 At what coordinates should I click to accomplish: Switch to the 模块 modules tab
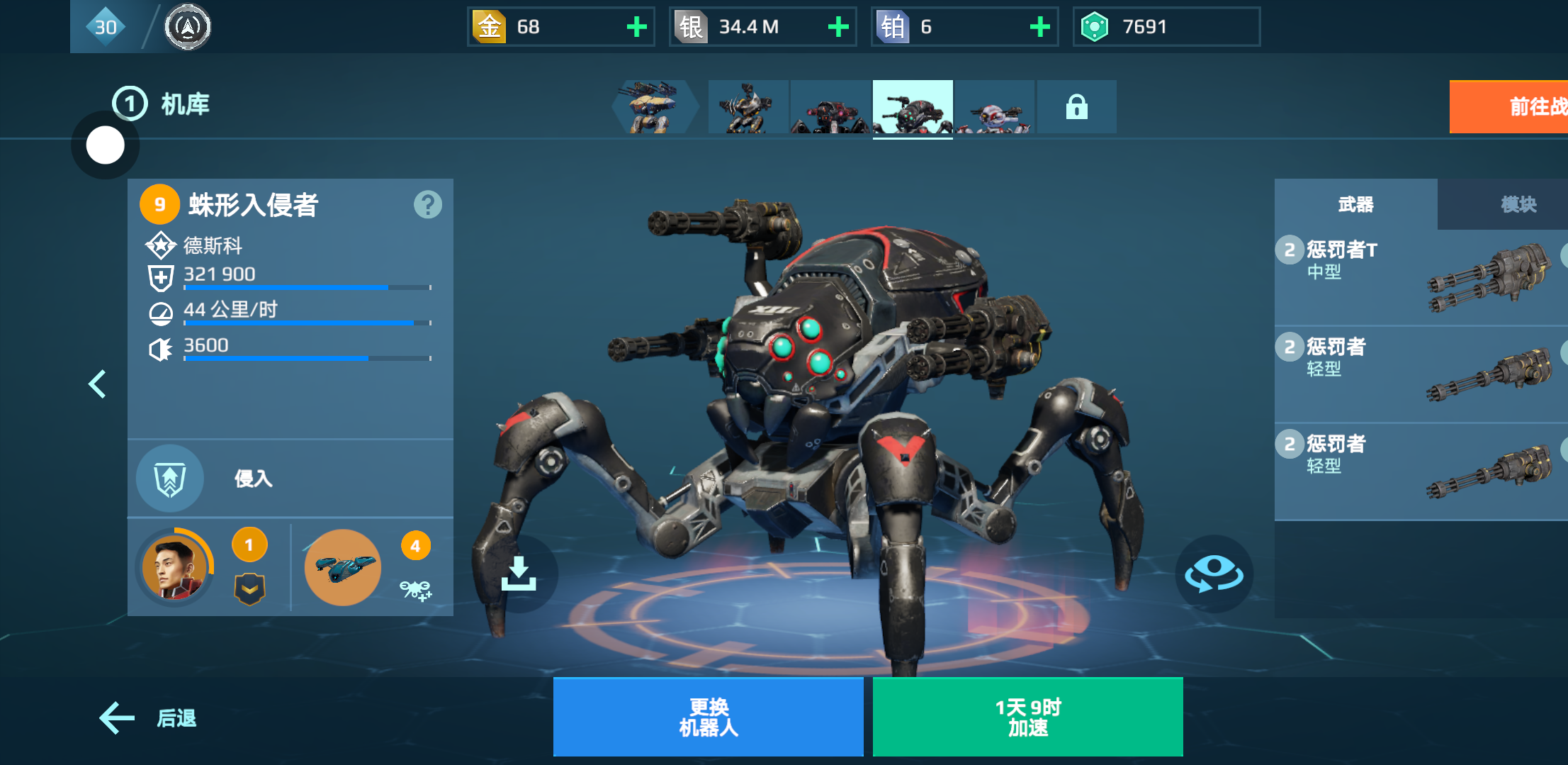[1518, 205]
